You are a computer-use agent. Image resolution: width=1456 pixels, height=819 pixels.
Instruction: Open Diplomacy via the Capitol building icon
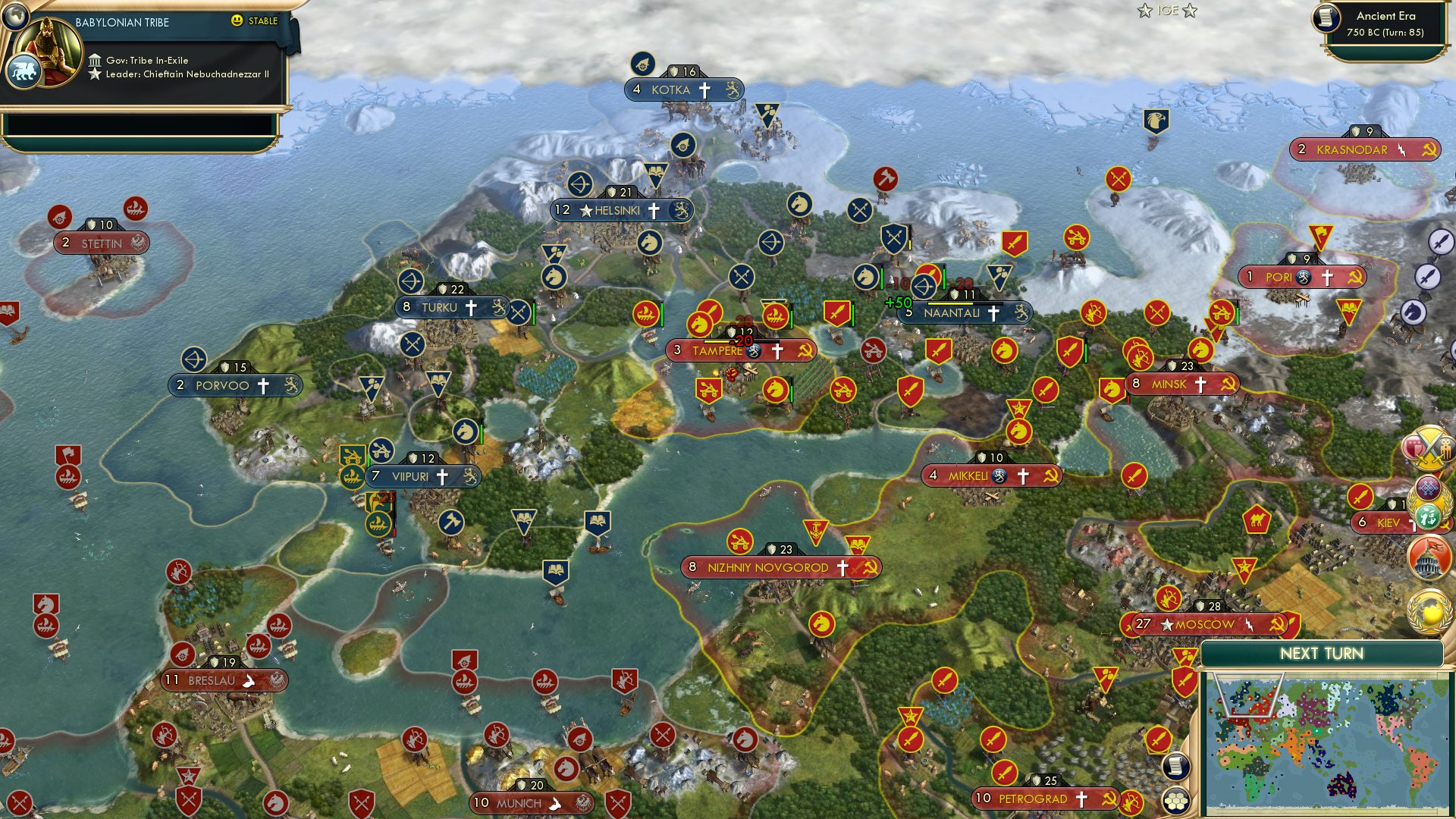tap(1429, 557)
